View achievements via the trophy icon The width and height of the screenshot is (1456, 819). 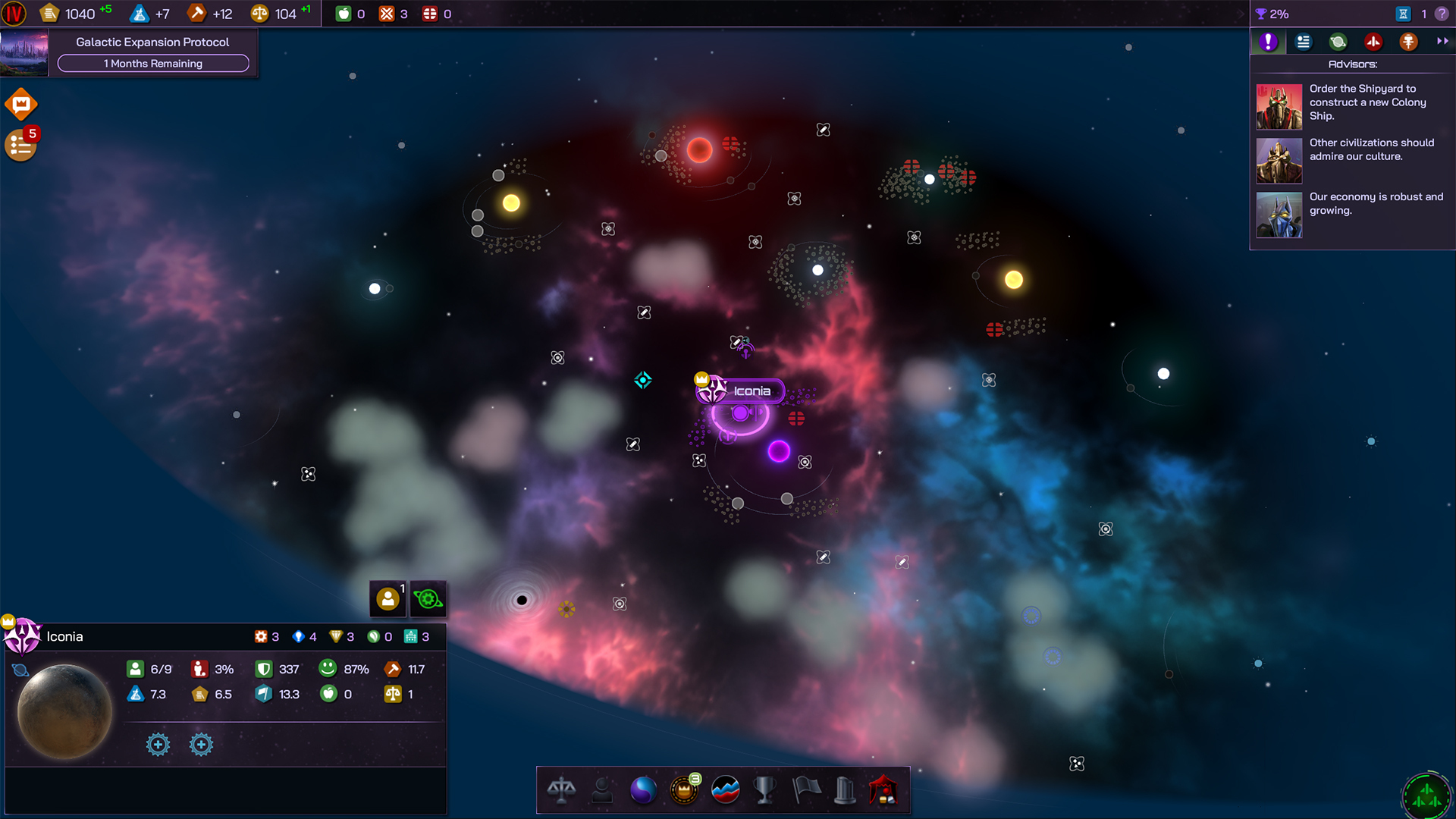(765, 790)
